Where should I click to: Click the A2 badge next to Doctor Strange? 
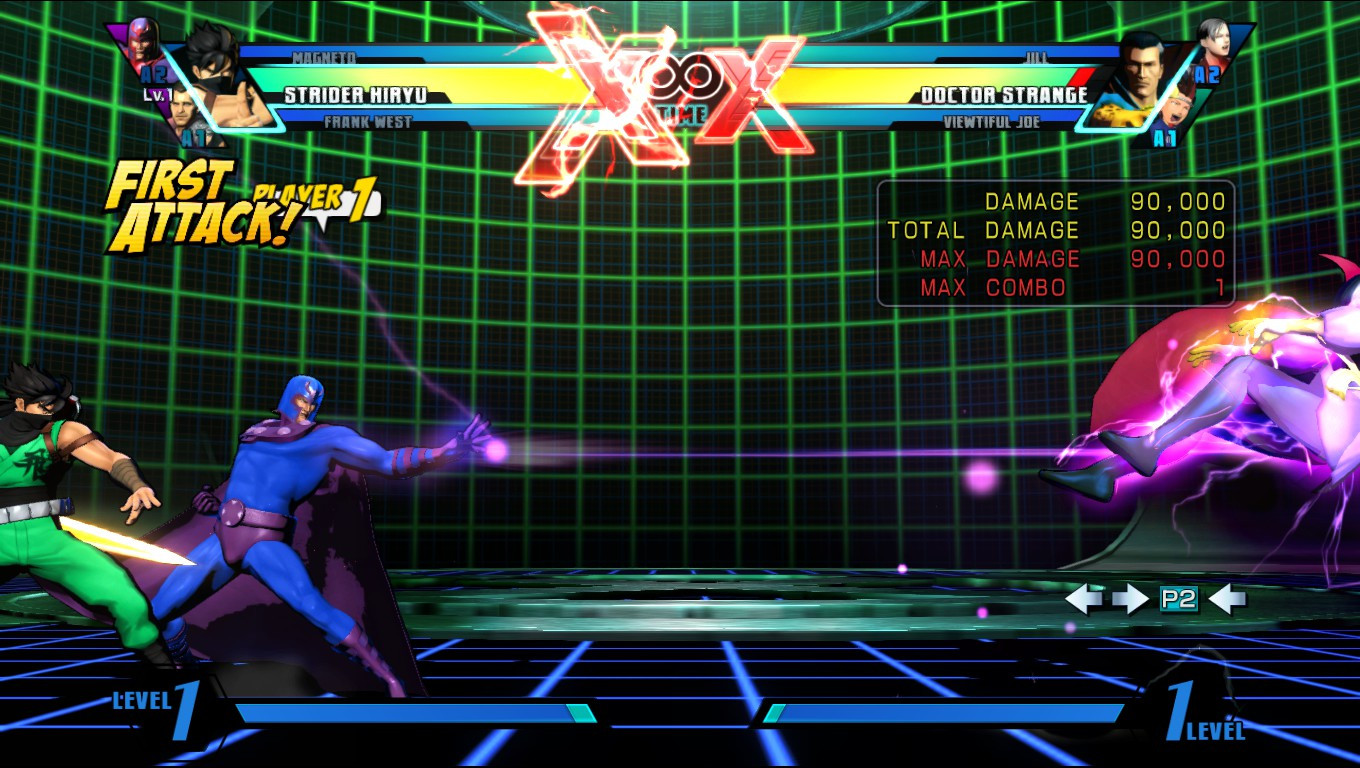(x=1208, y=74)
